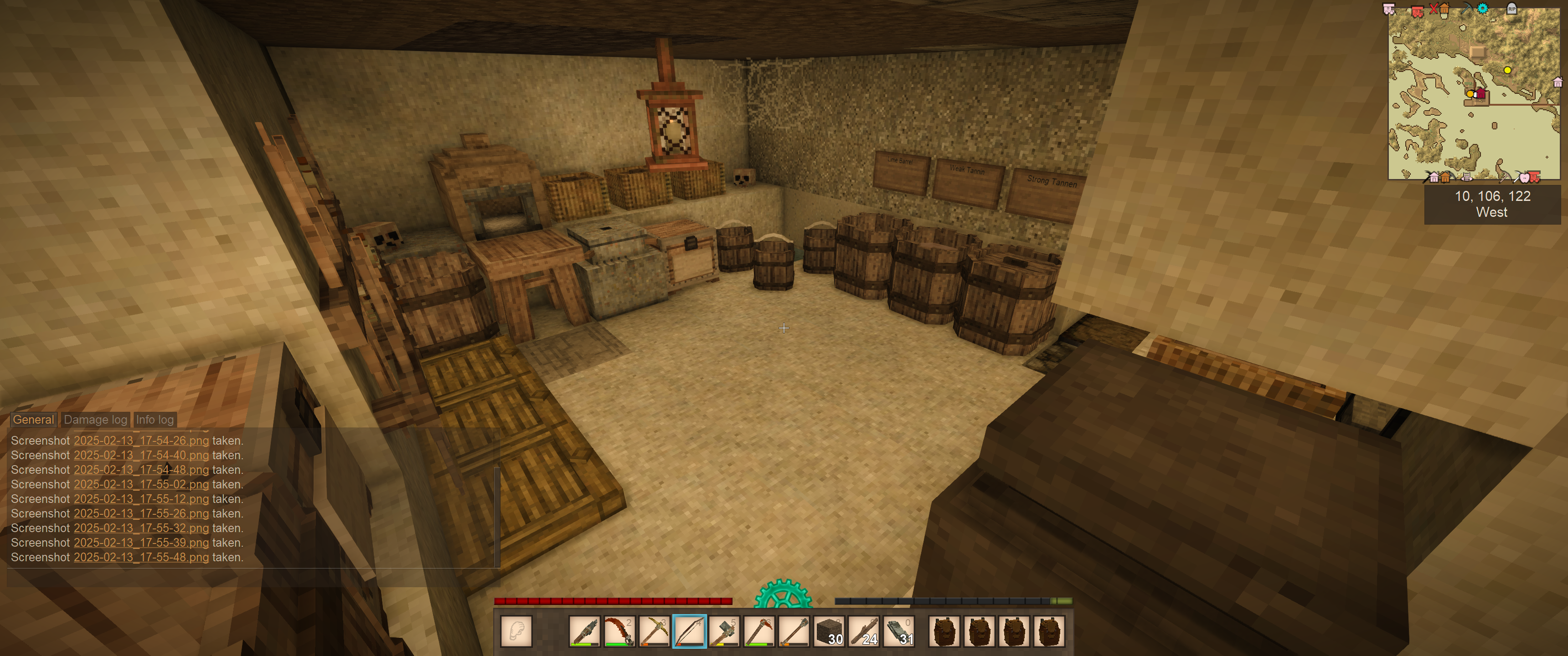Choose the stone hammer slot
The image size is (1568, 656).
tap(724, 631)
